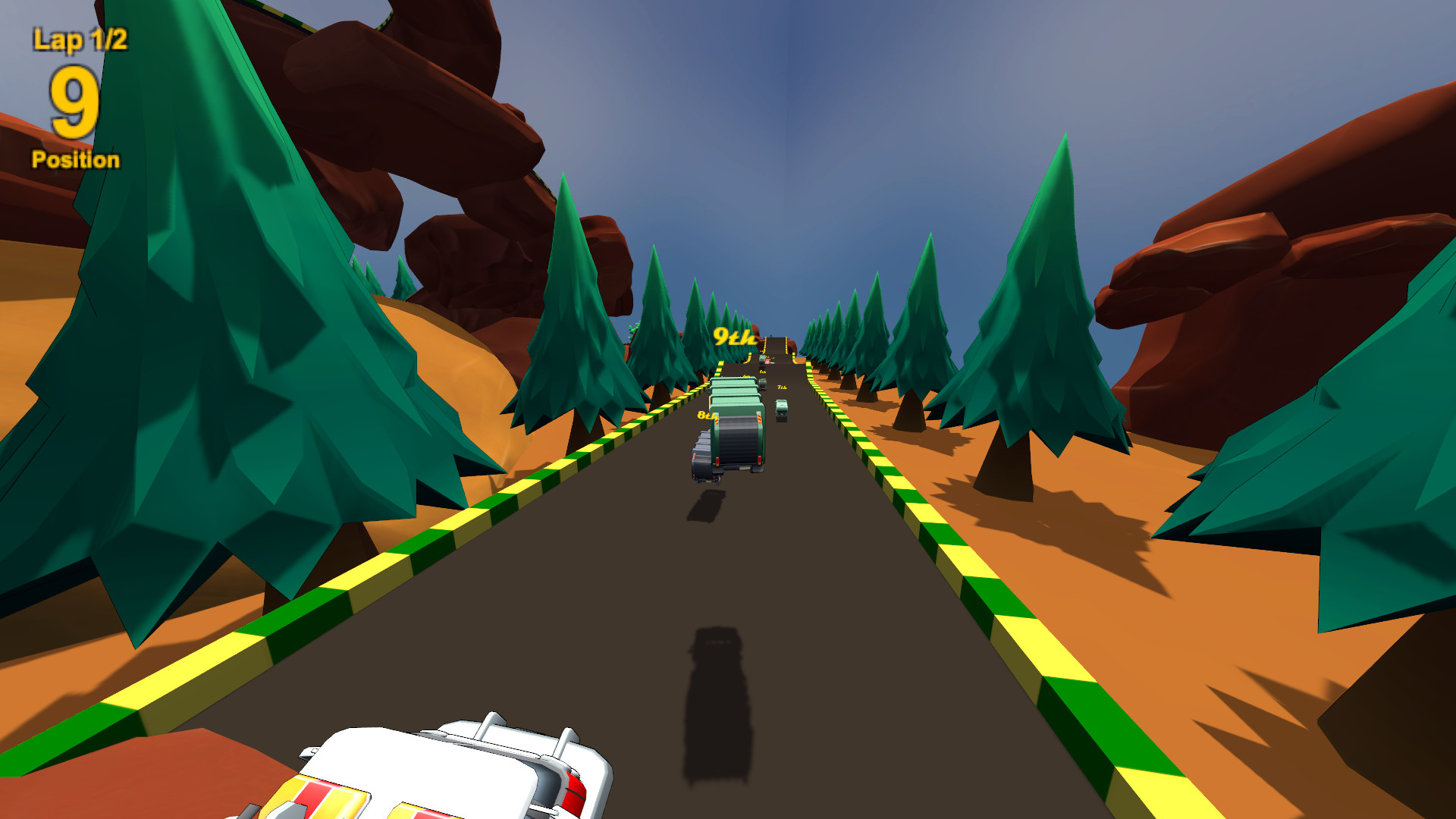Select the mint-green van in 7th place
Viewport: 1456px width, 819px height.
pos(782,409)
